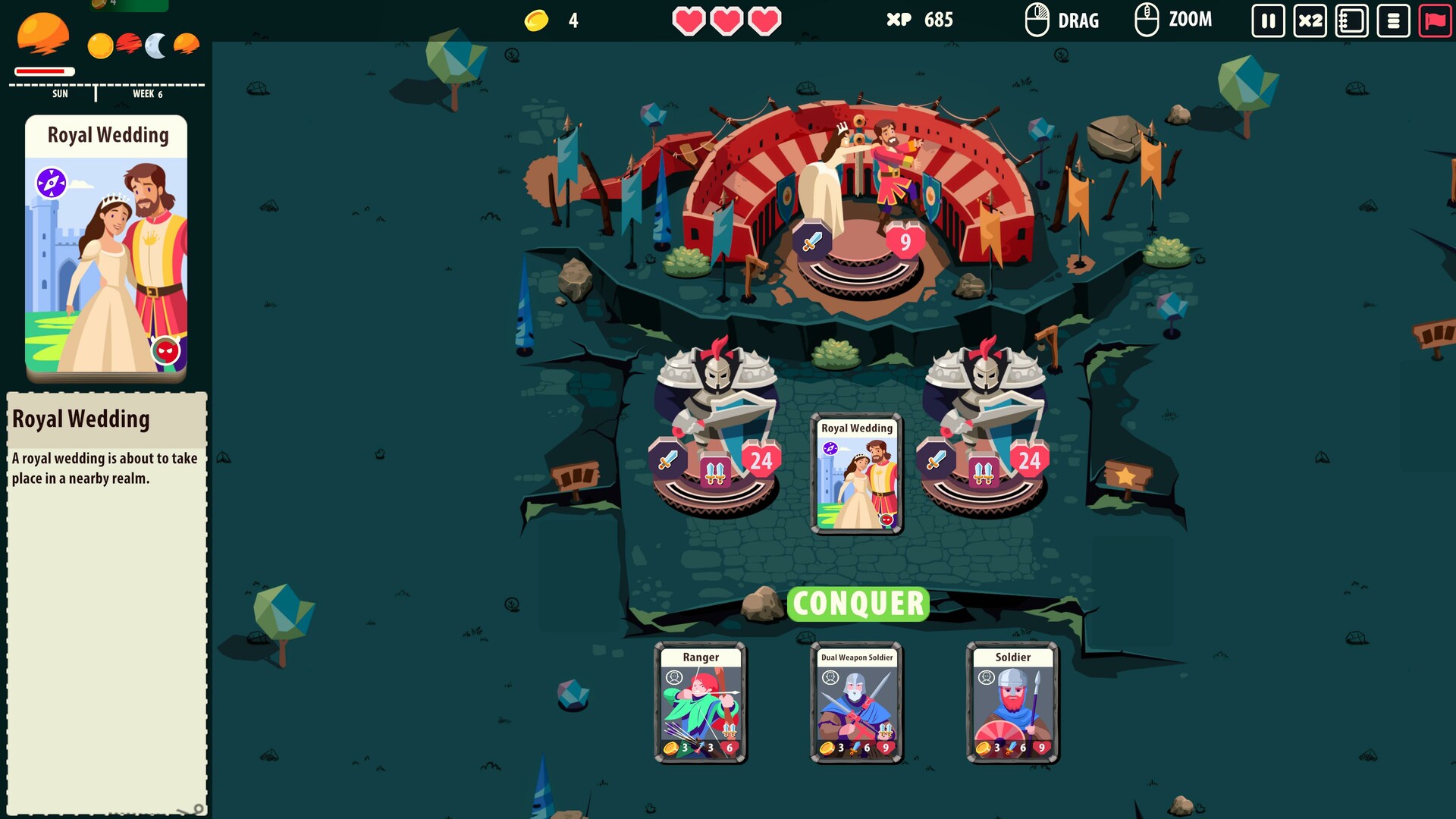This screenshot has height=819, width=1456.
Task: Click the gold coin counter icon
Action: coord(535,20)
